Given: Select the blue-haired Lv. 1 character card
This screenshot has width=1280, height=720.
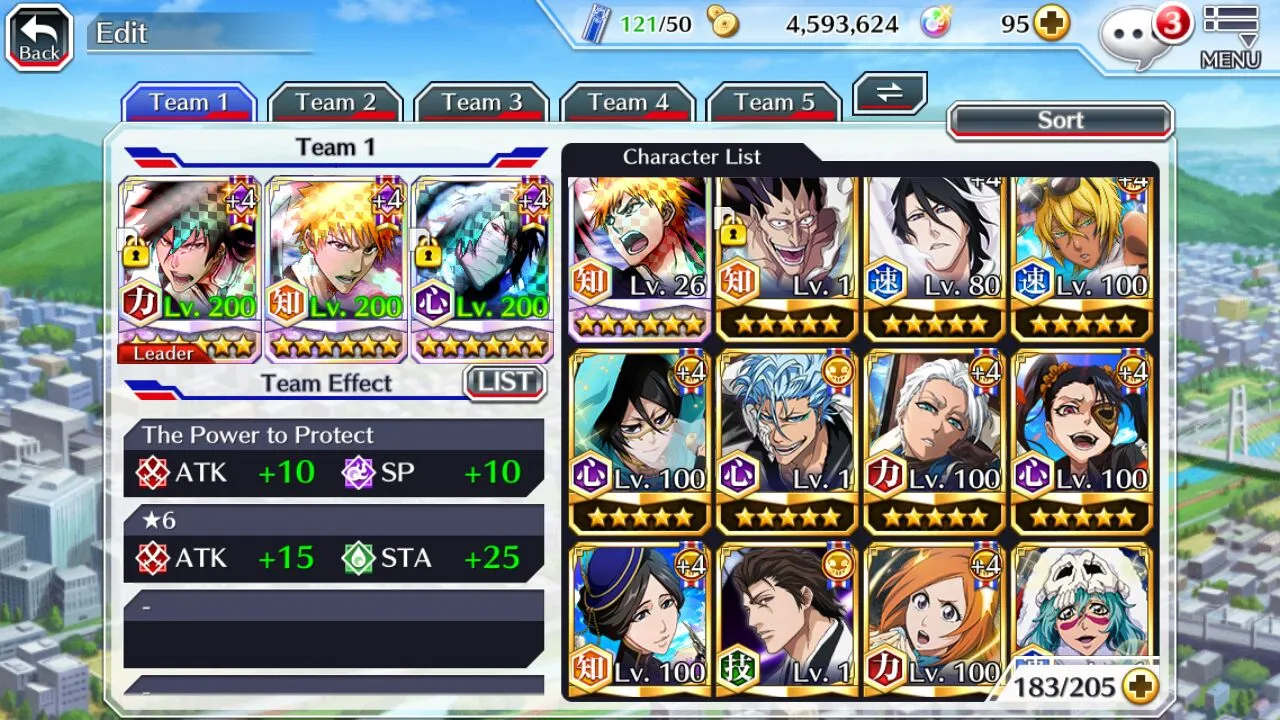Looking at the screenshot, I should [x=786, y=440].
